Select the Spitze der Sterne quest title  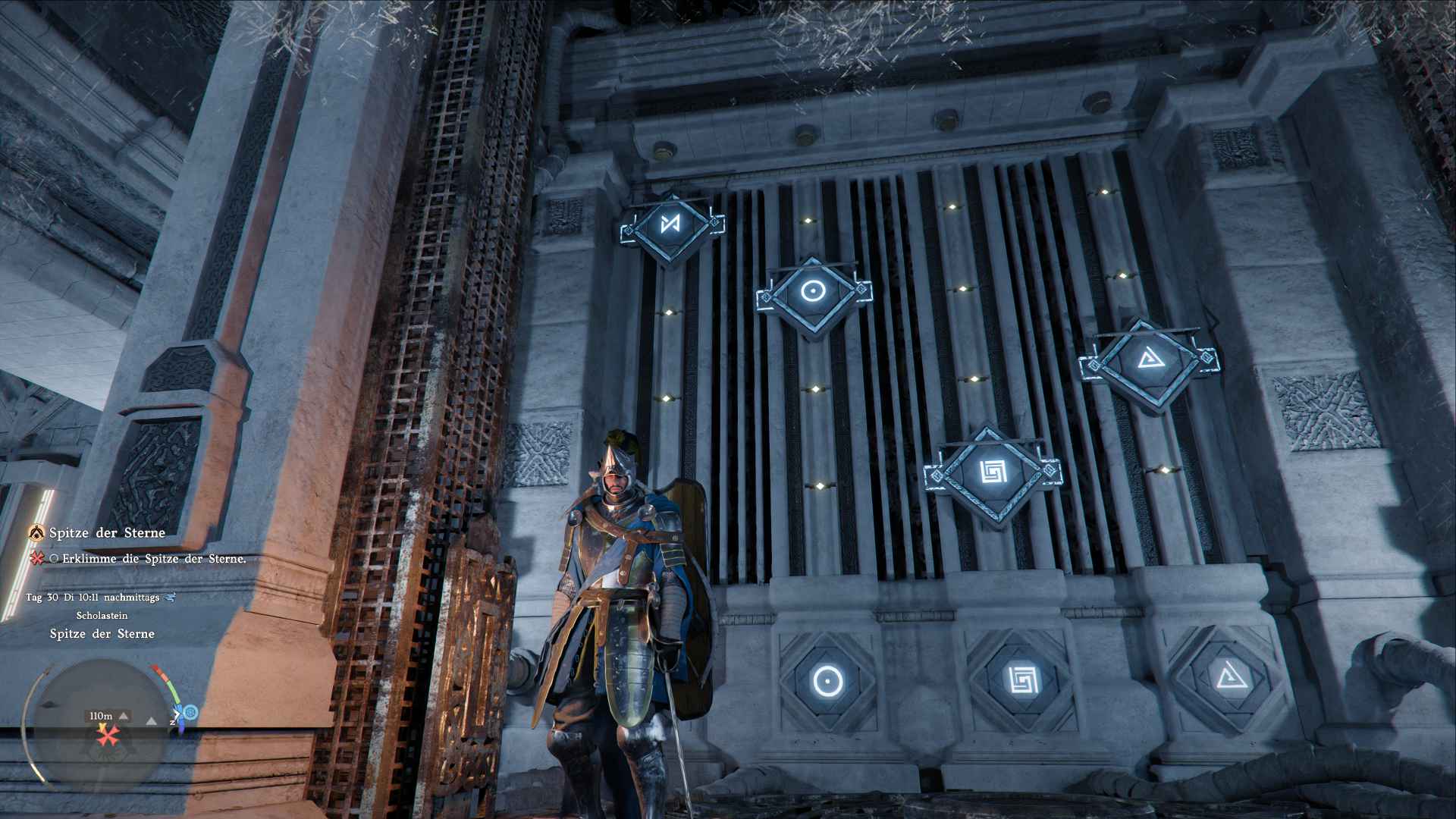click(107, 533)
